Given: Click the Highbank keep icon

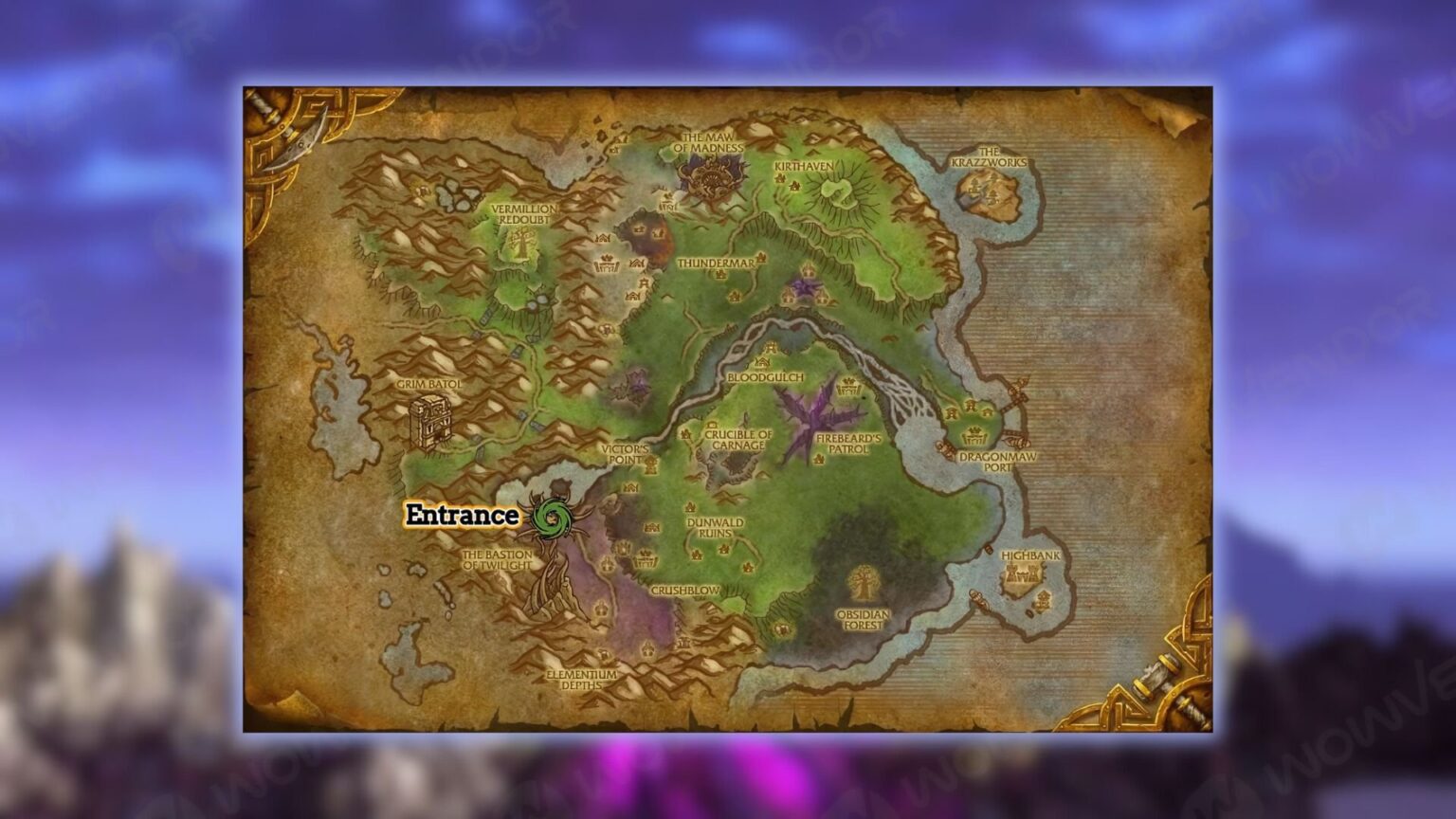Looking at the screenshot, I should (x=1024, y=573).
